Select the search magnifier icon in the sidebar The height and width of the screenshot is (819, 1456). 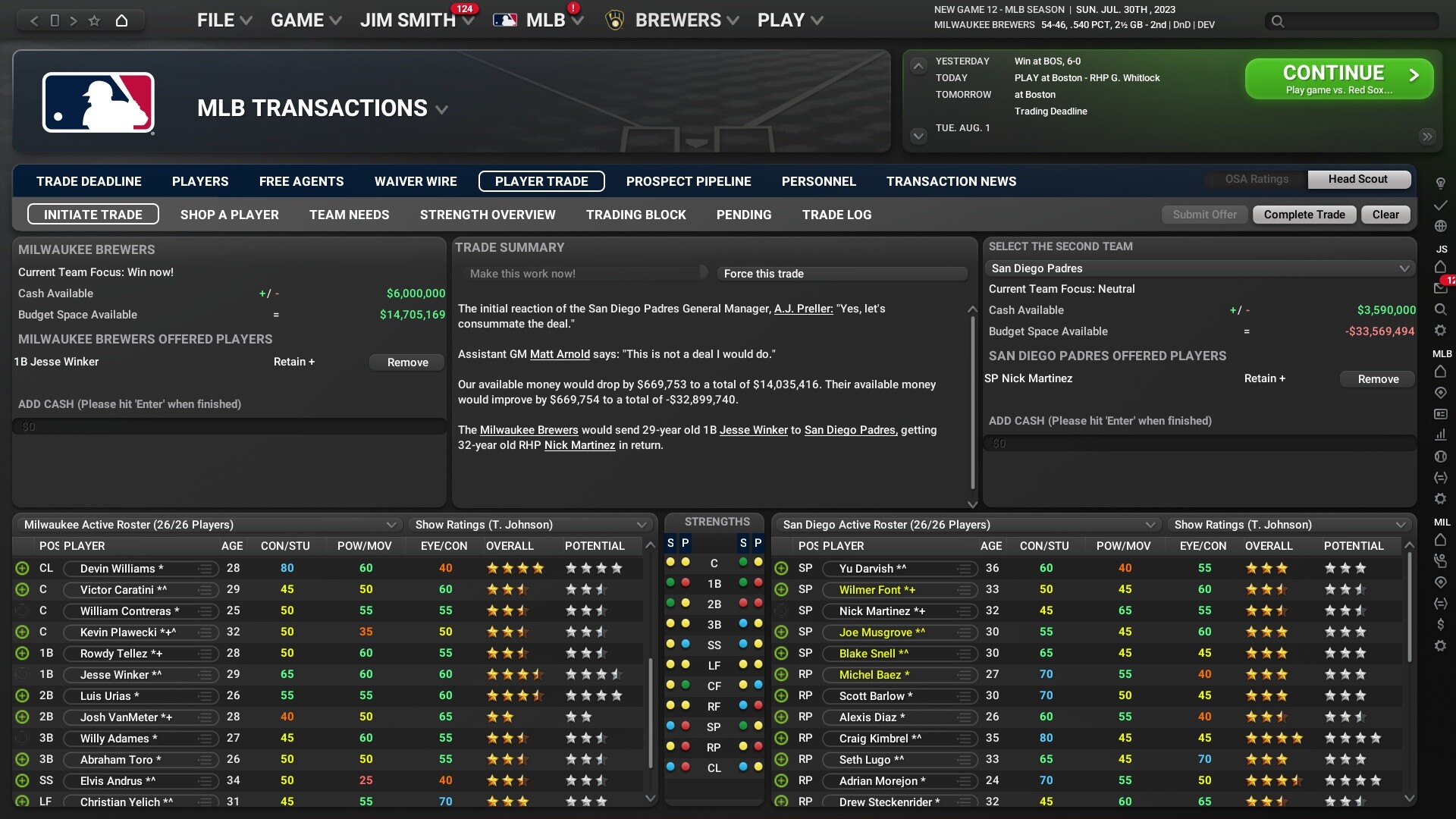(x=1442, y=309)
